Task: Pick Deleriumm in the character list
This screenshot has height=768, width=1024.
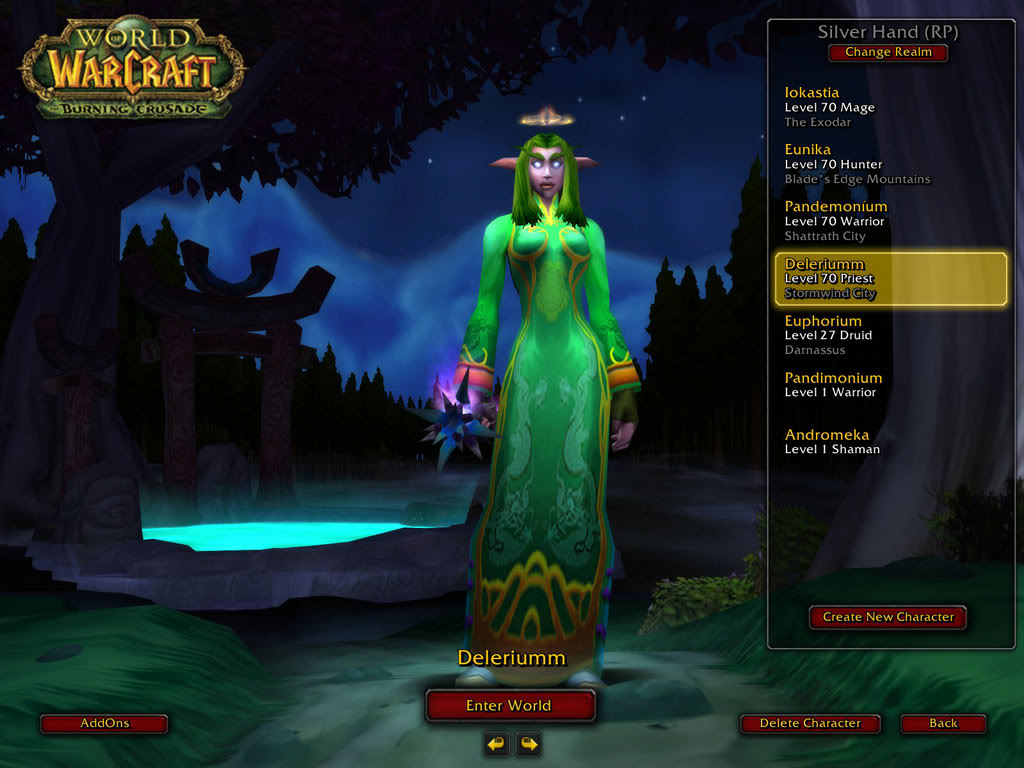Action: (x=890, y=278)
